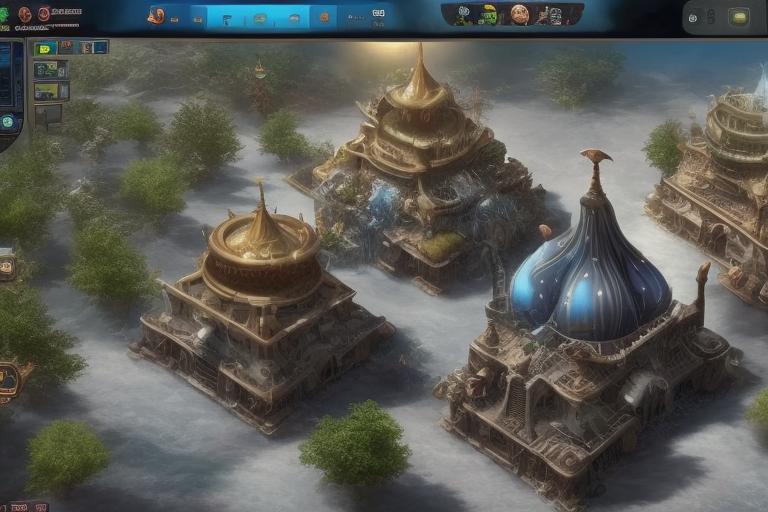Select the yellow-green thumbnail in the left panel
Screen dimensions: 768x512
[x=47, y=91]
